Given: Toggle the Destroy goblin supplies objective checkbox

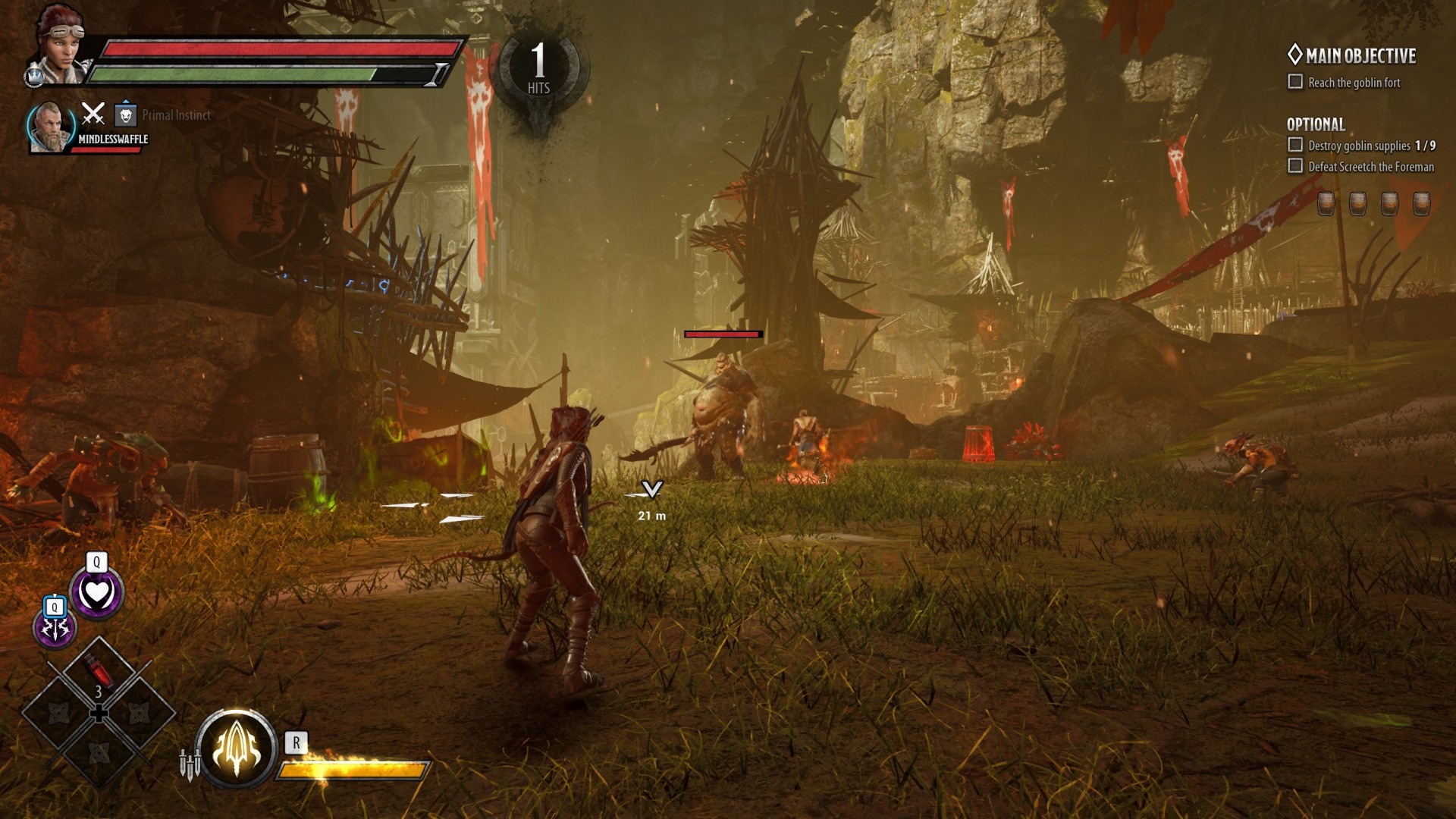Looking at the screenshot, I should 1295,145.
